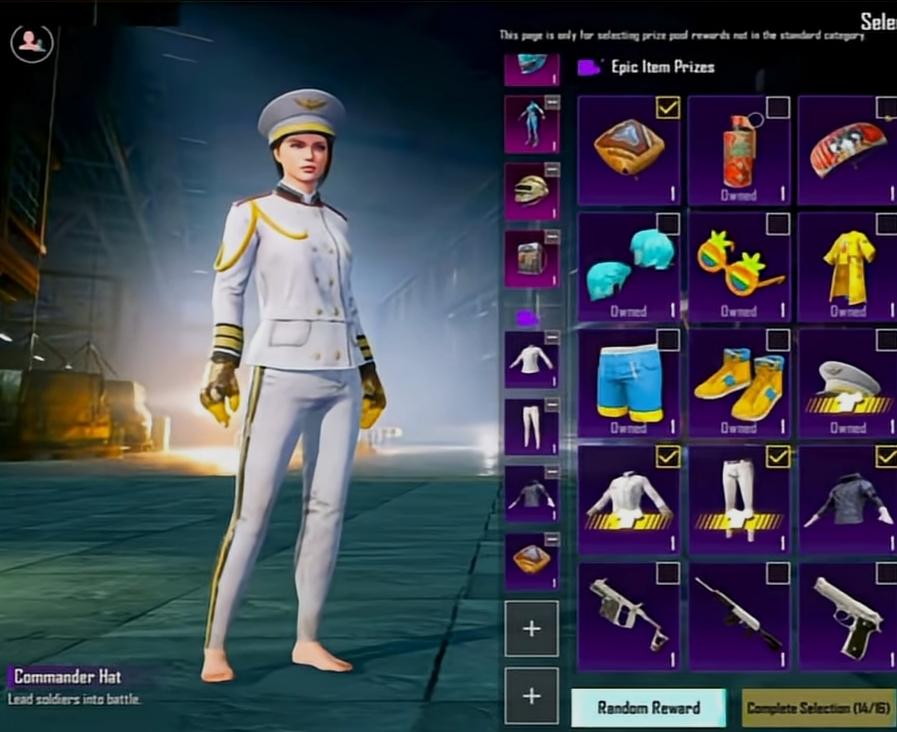Screen dimensions: 897x732
Task: Select the teal outfit in the chosen list
Action: (531, 124)
